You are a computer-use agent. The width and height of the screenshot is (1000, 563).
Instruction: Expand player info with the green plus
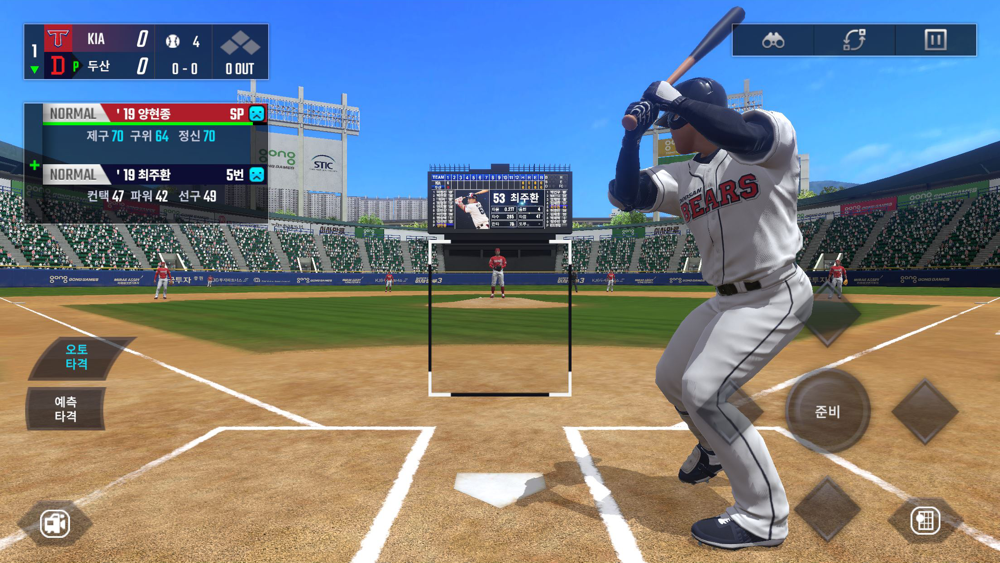pos(35,165)
